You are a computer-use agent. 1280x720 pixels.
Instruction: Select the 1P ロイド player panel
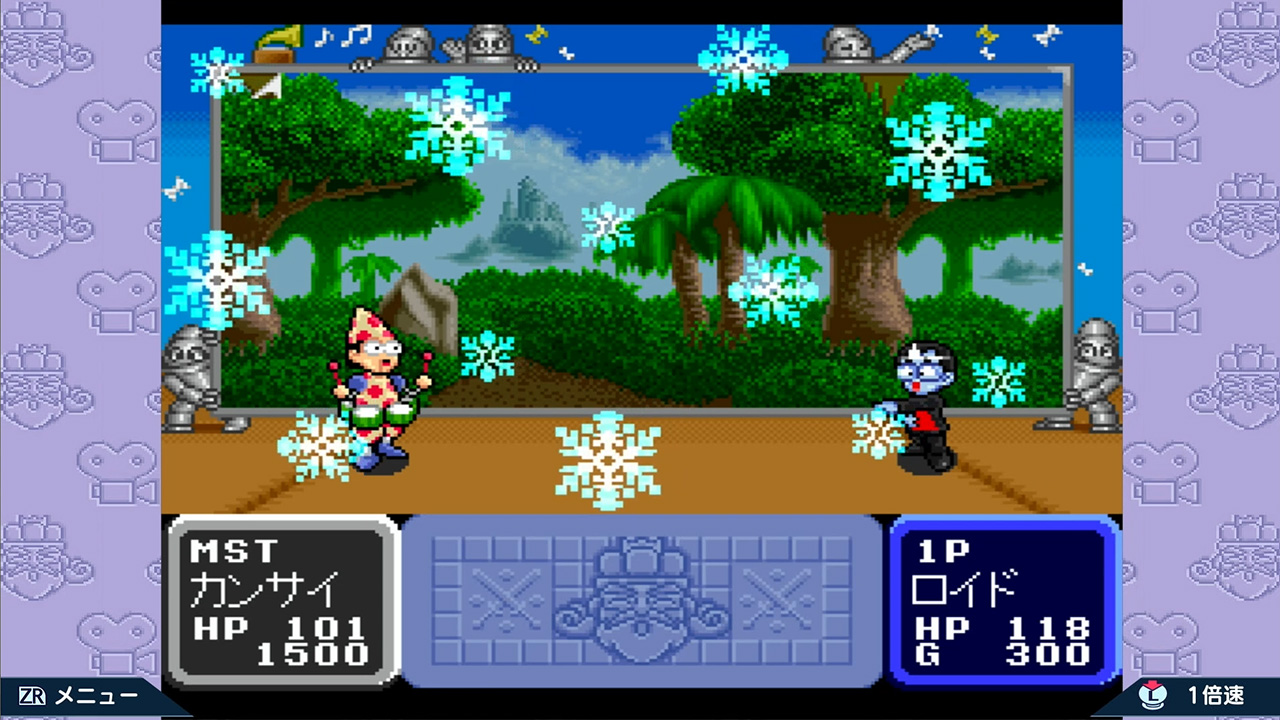click(1002, 600)
